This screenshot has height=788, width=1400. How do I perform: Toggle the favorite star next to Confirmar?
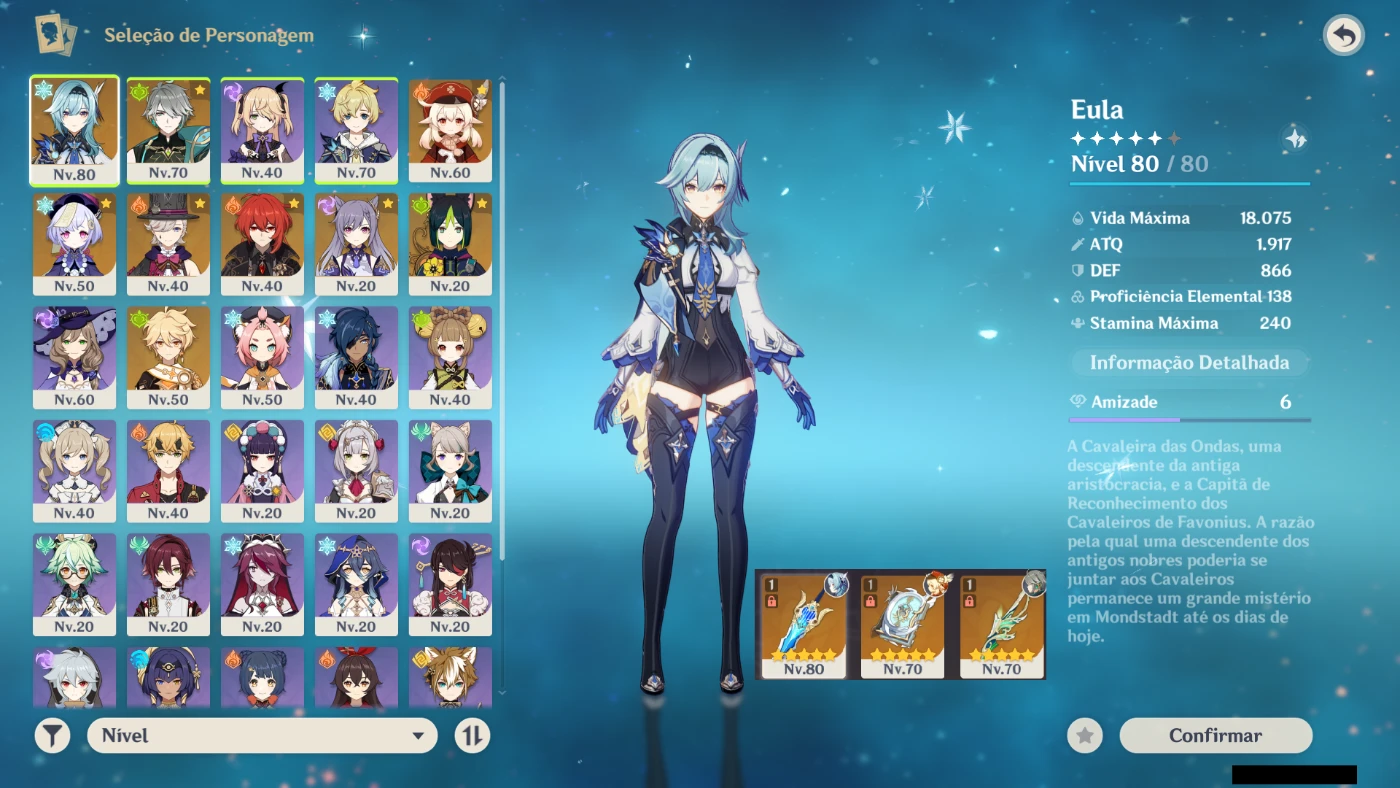1084,735
